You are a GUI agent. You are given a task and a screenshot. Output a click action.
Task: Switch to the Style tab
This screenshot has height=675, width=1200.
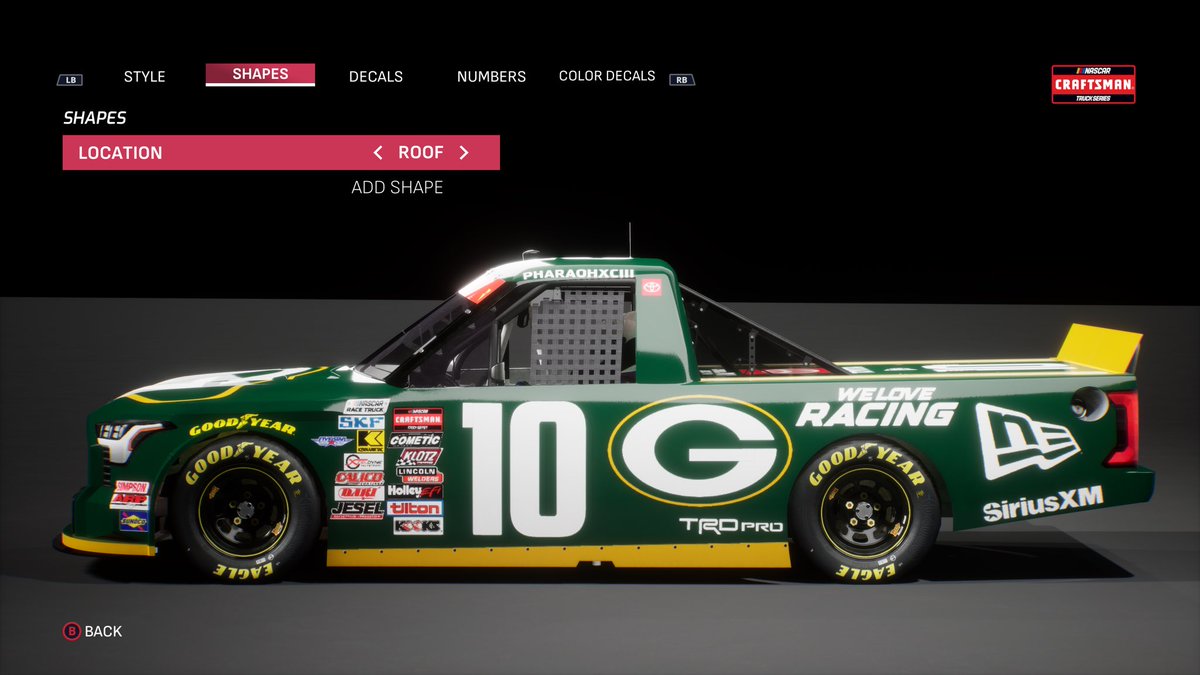point(144,76)
